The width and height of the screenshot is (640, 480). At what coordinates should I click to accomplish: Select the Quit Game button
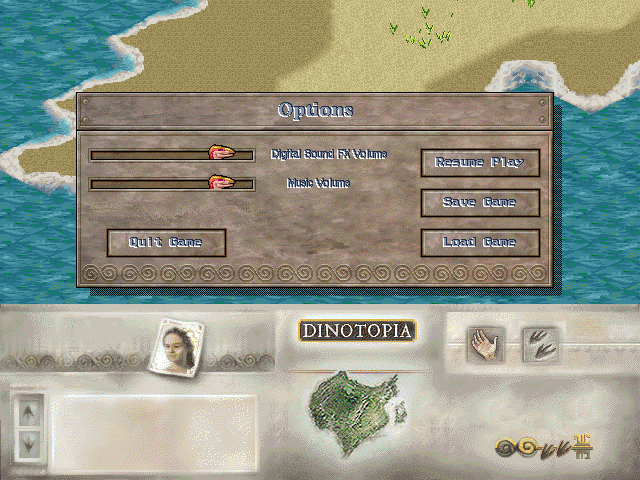[166, 242]
